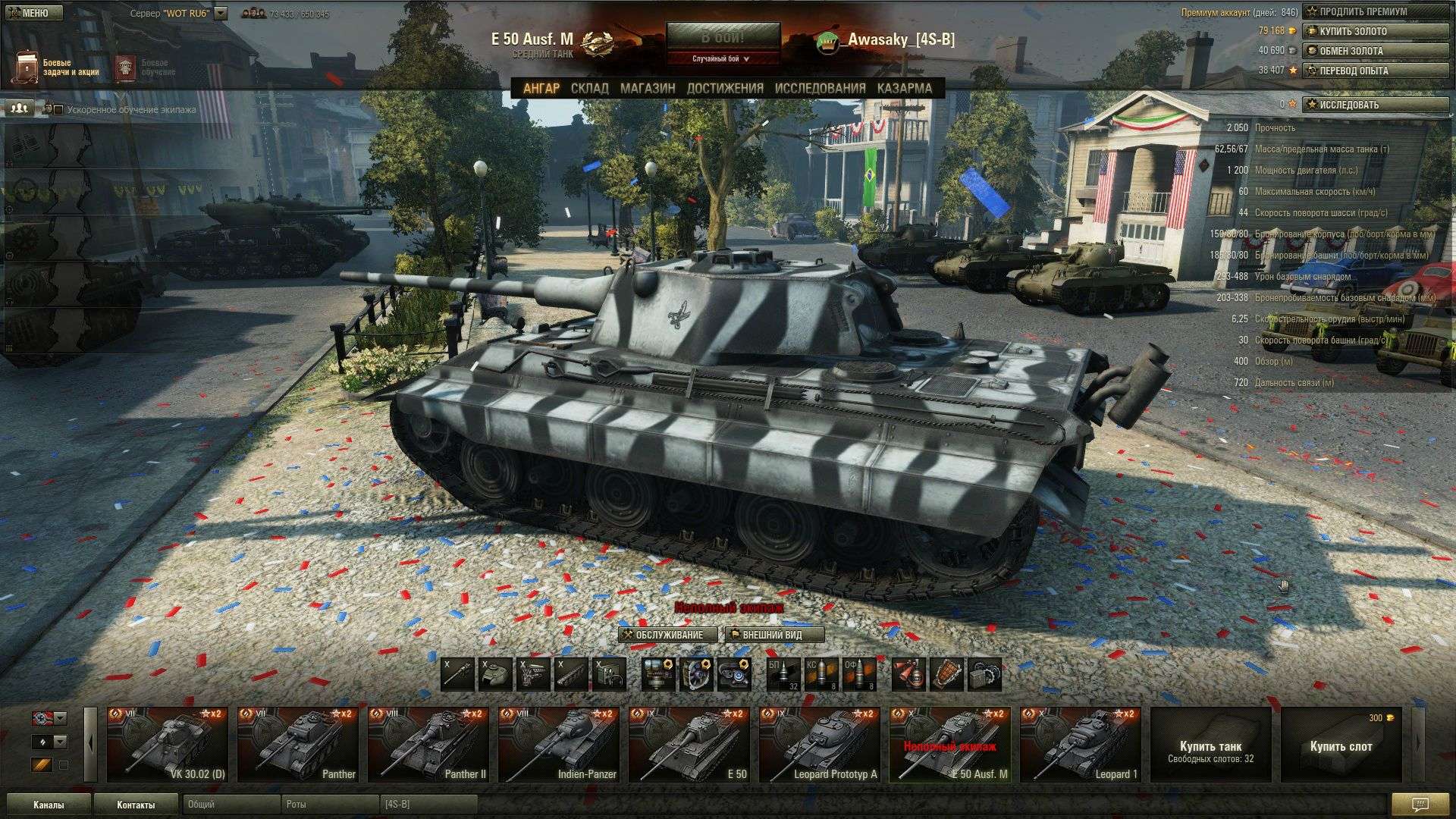Show the Достижения tab

725,88
